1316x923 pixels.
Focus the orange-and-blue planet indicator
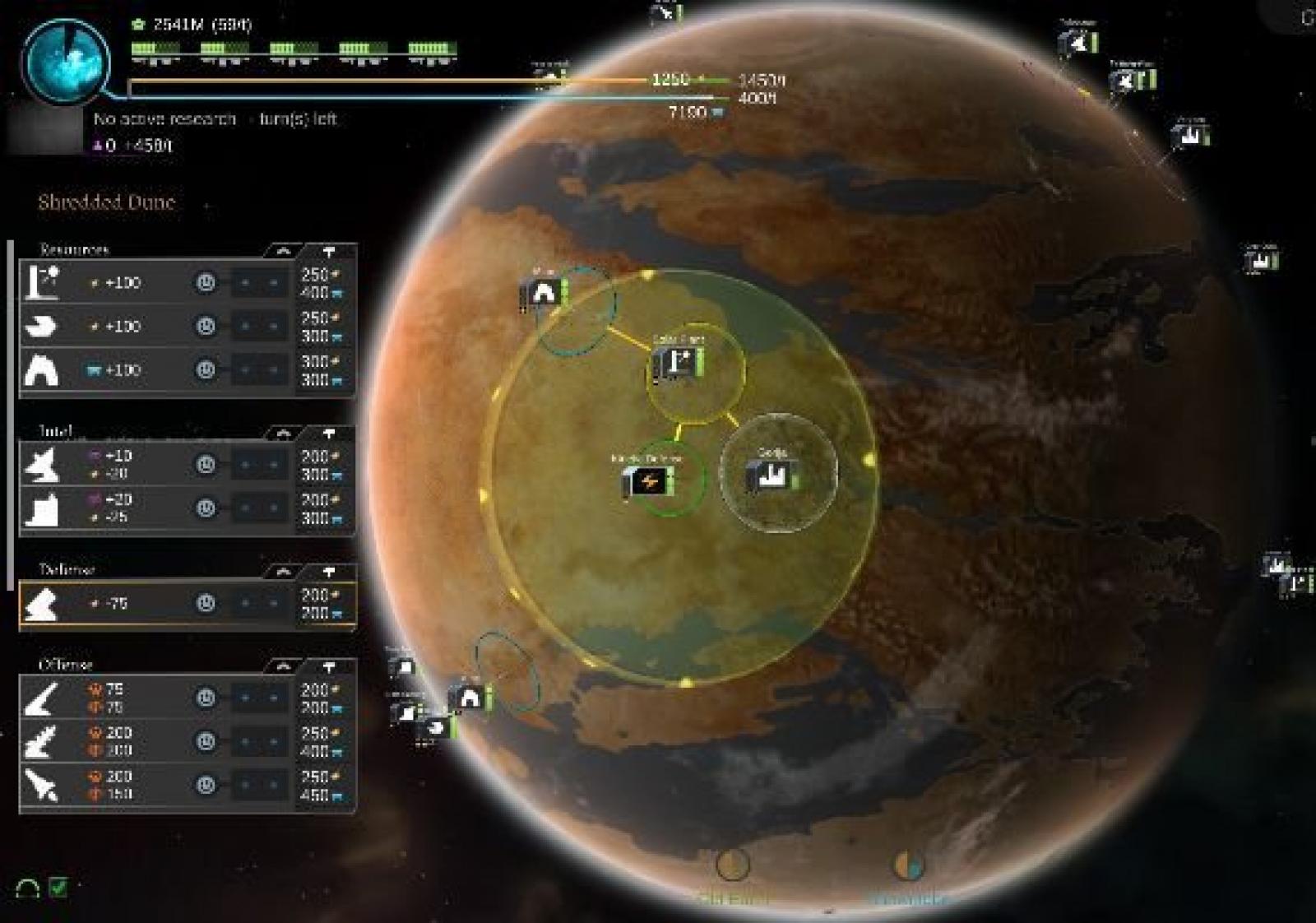(909, 865)
